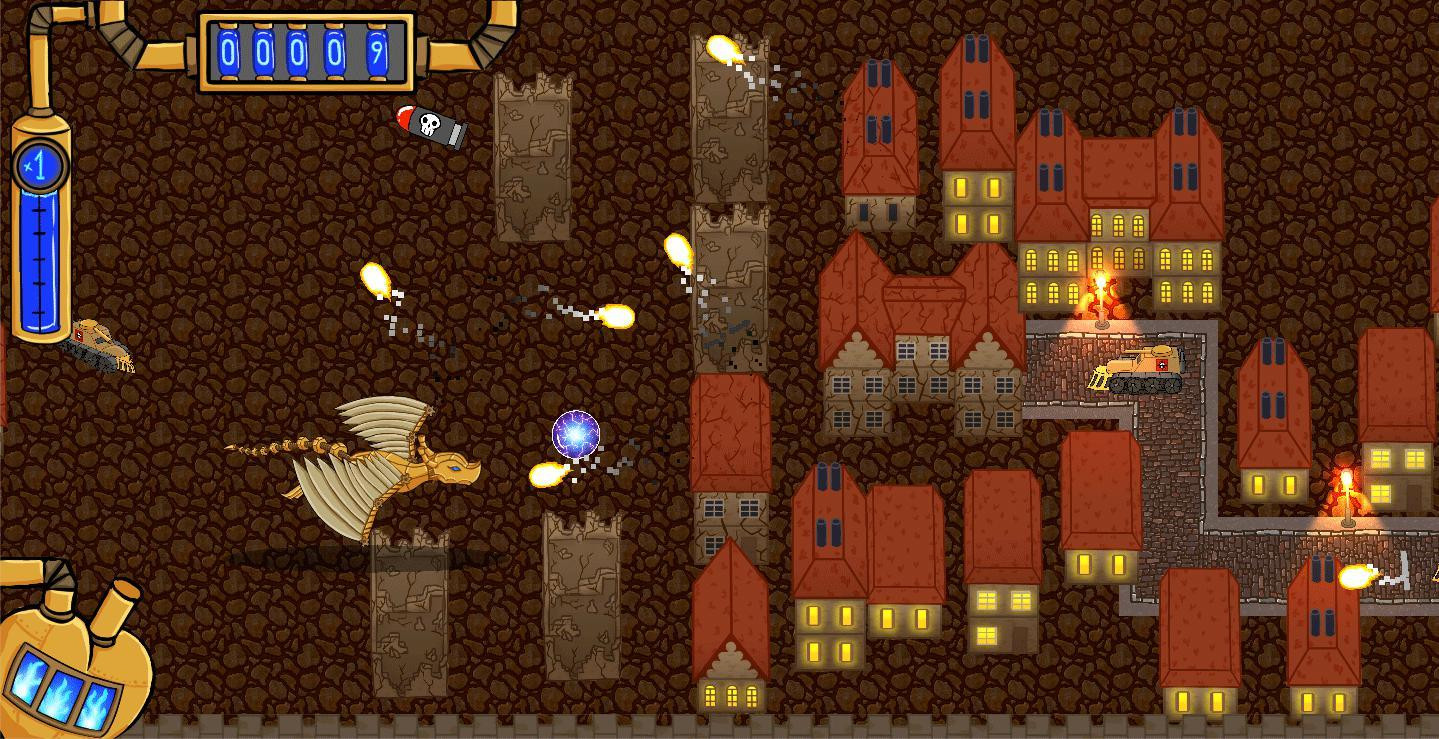Select the tank on the cobblestone road
The height and width of the screenshot is (739, 1439).
point(1139,372)
